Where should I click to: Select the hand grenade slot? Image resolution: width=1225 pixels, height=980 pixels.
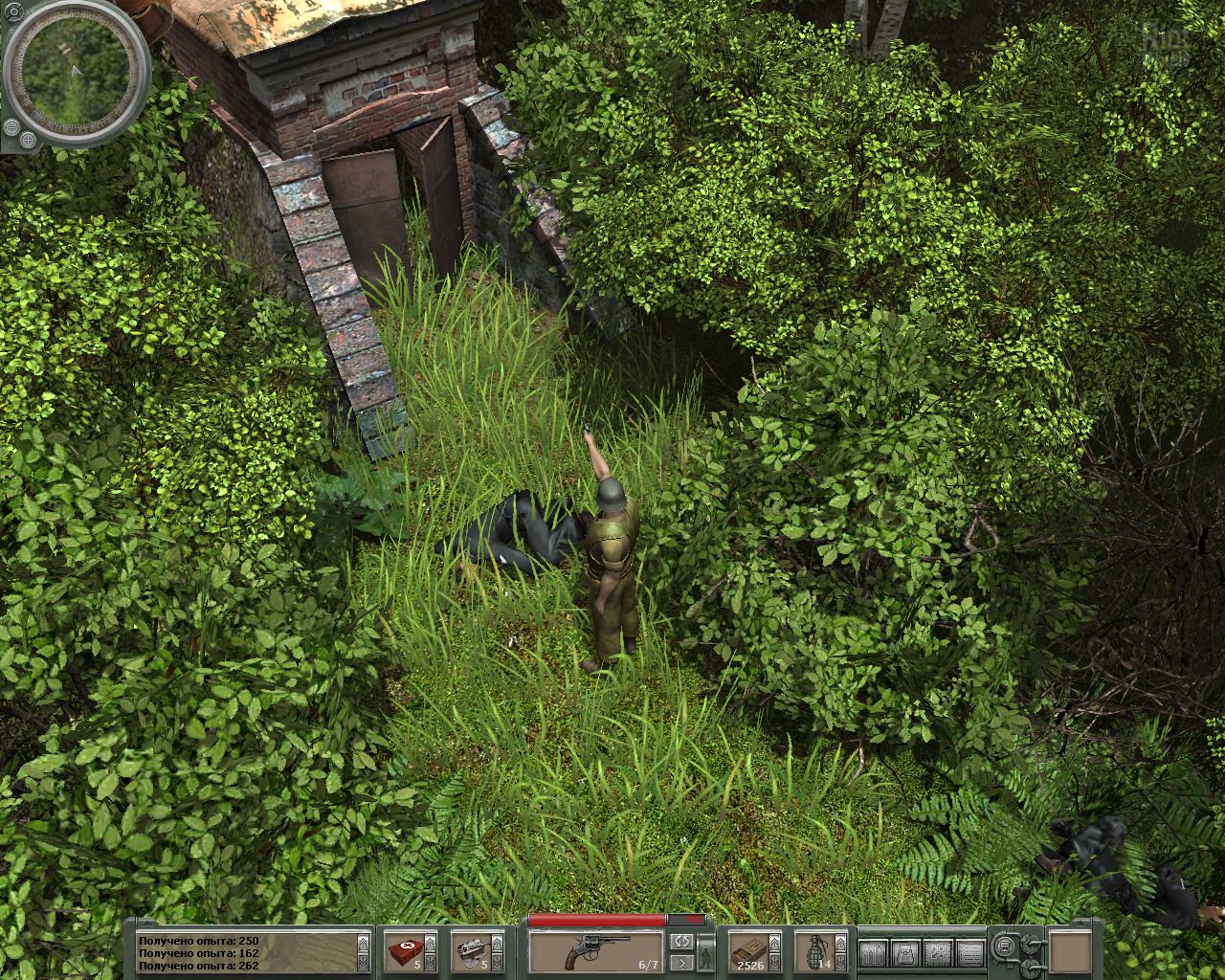(815, 952)
